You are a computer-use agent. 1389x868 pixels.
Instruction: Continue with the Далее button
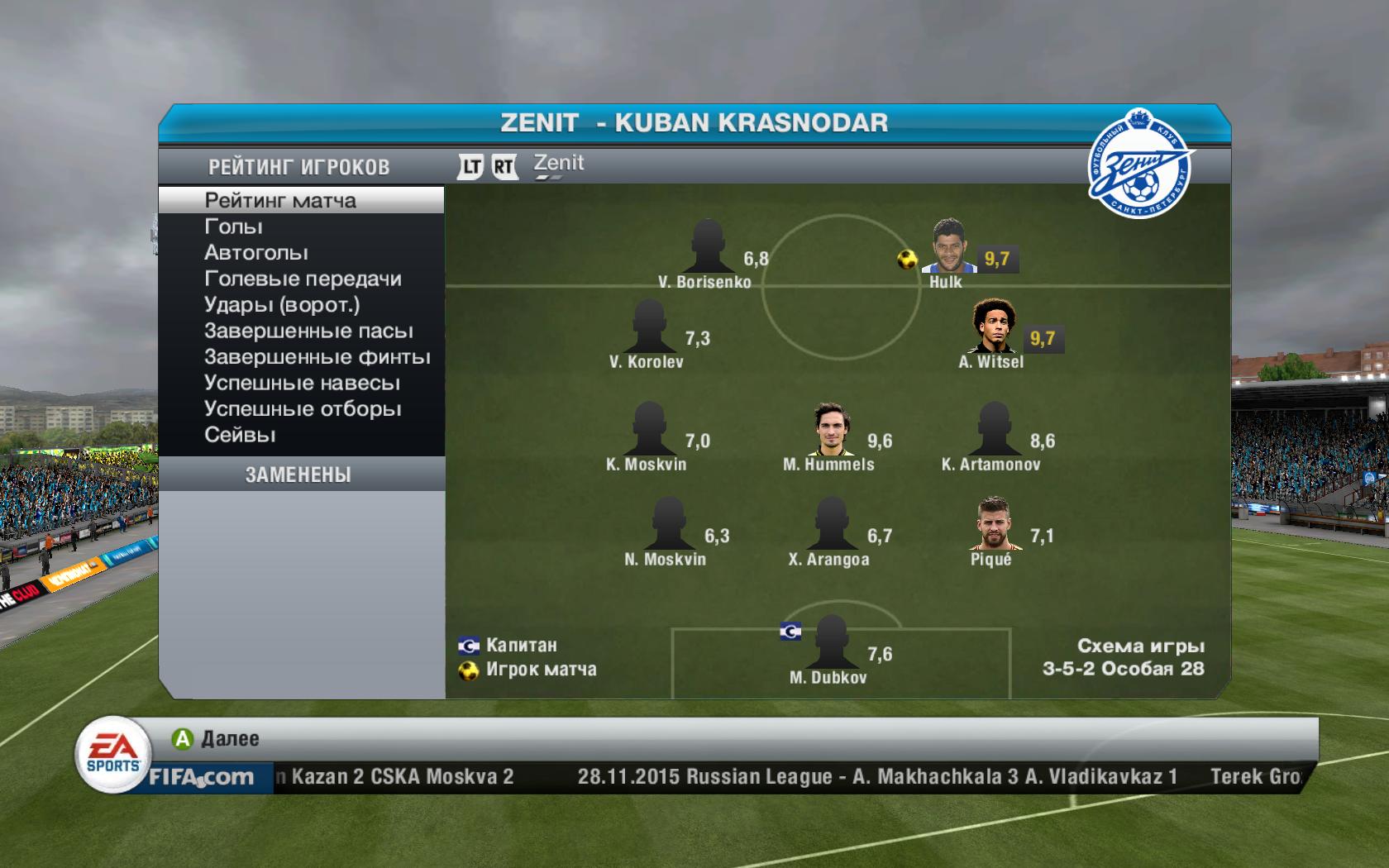click(217, 739)
